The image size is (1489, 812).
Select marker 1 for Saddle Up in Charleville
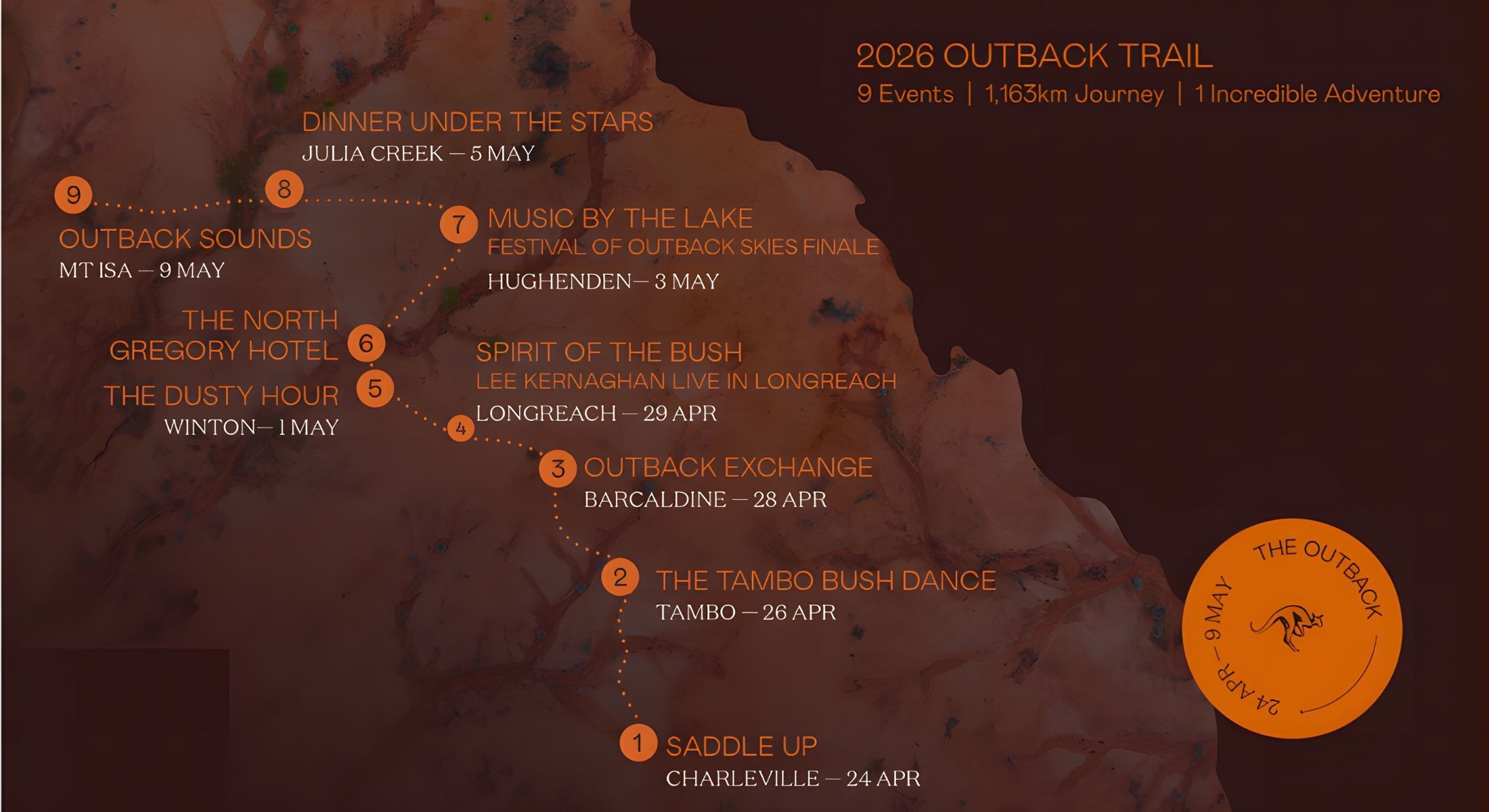638,743
